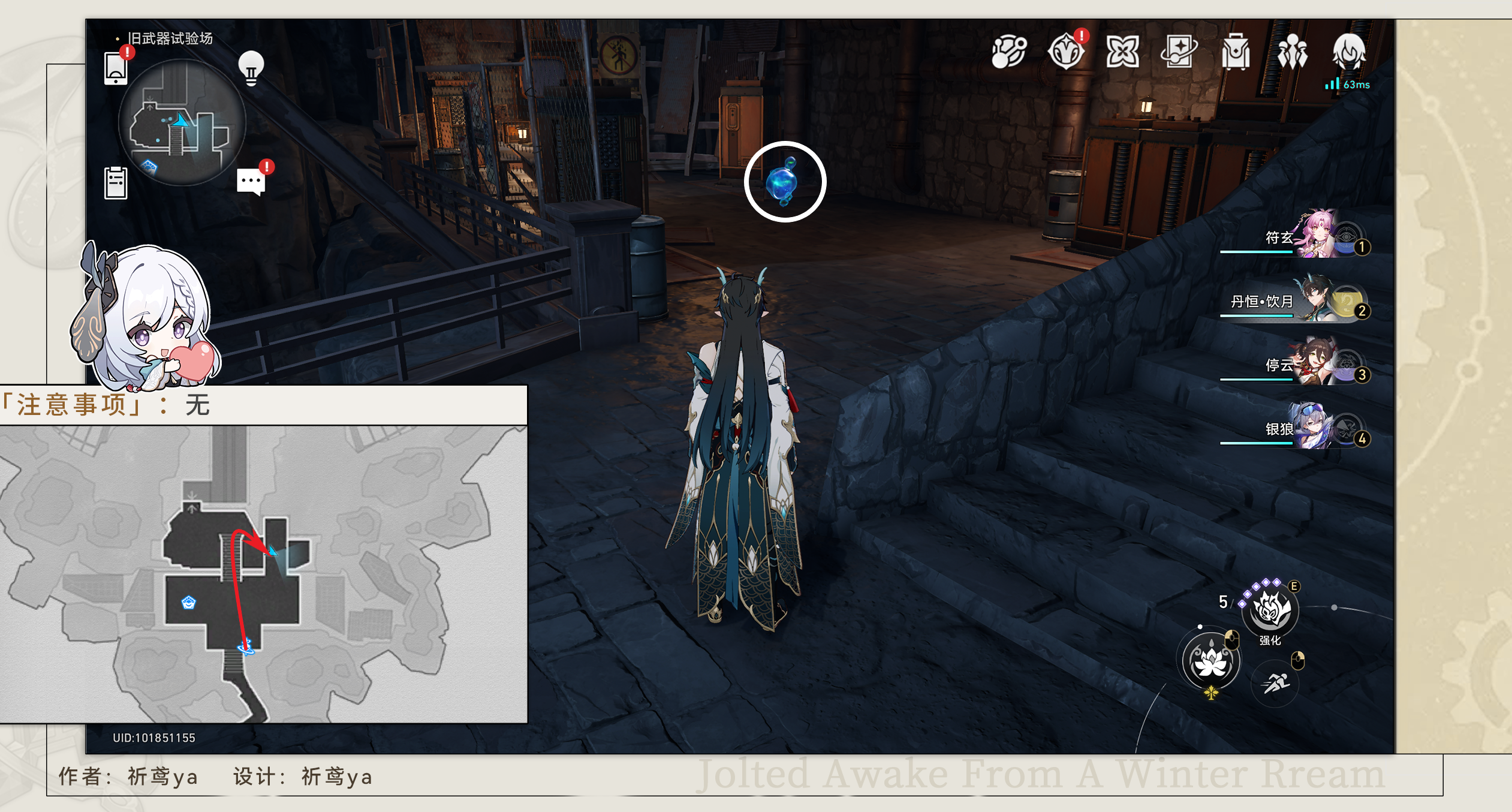Use the lotus basic attack button
The image size is (1512, 812).
point(1210,661)
